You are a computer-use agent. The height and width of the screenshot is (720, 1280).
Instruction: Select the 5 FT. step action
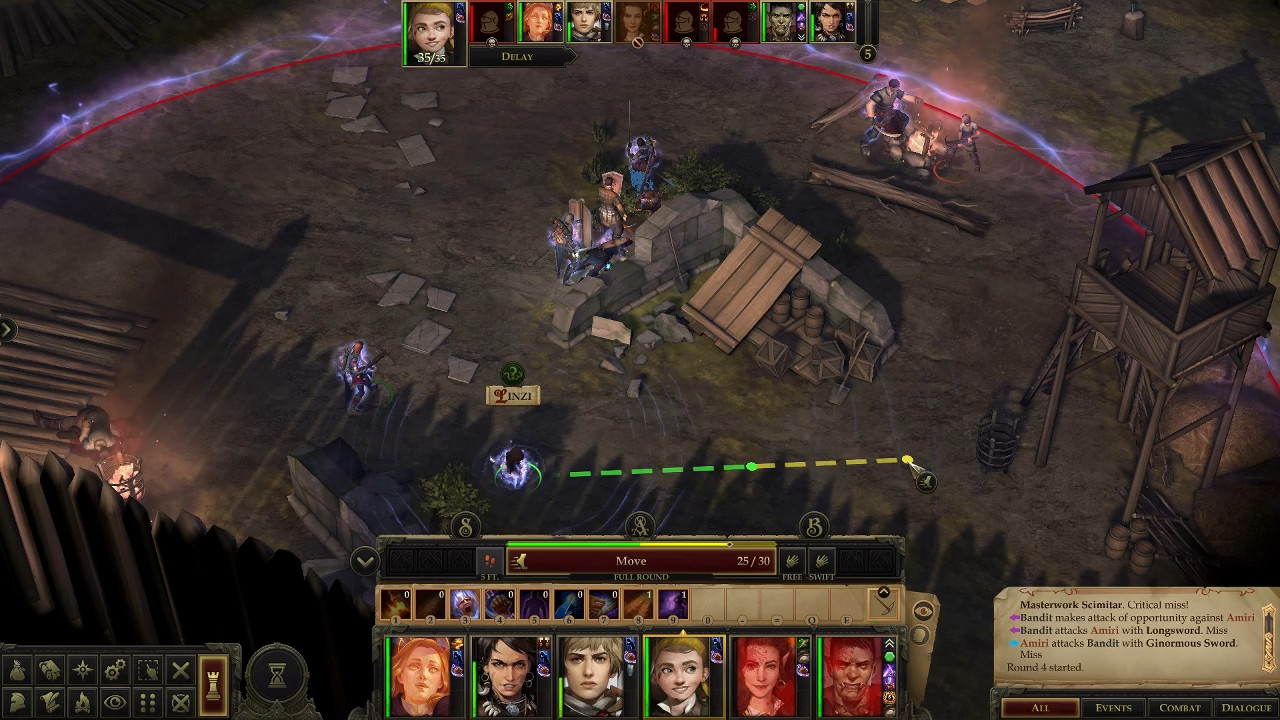point(489,561)
